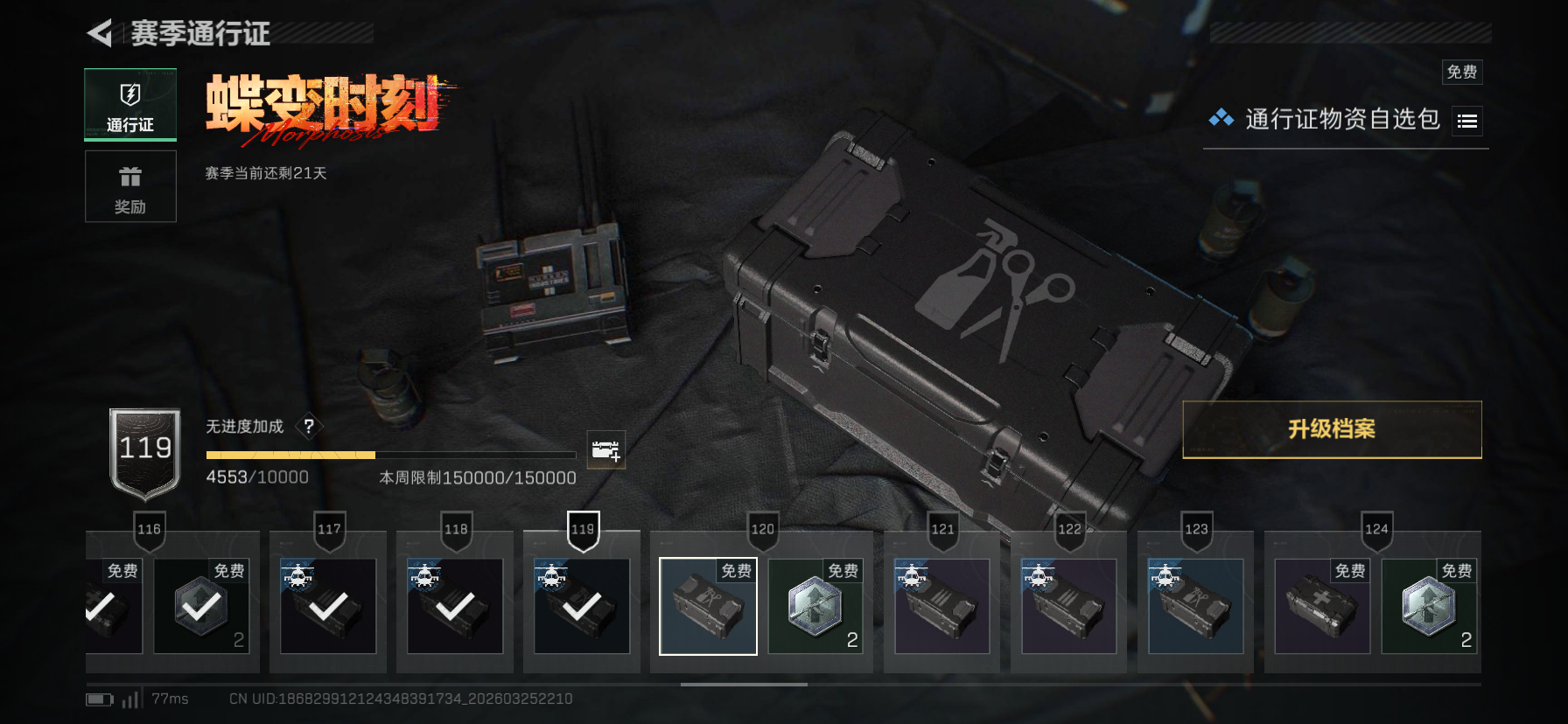Click the purchase levels icon beside progress bar
1568x724 pixels.
pyautogui.click(x=605, y=450)
